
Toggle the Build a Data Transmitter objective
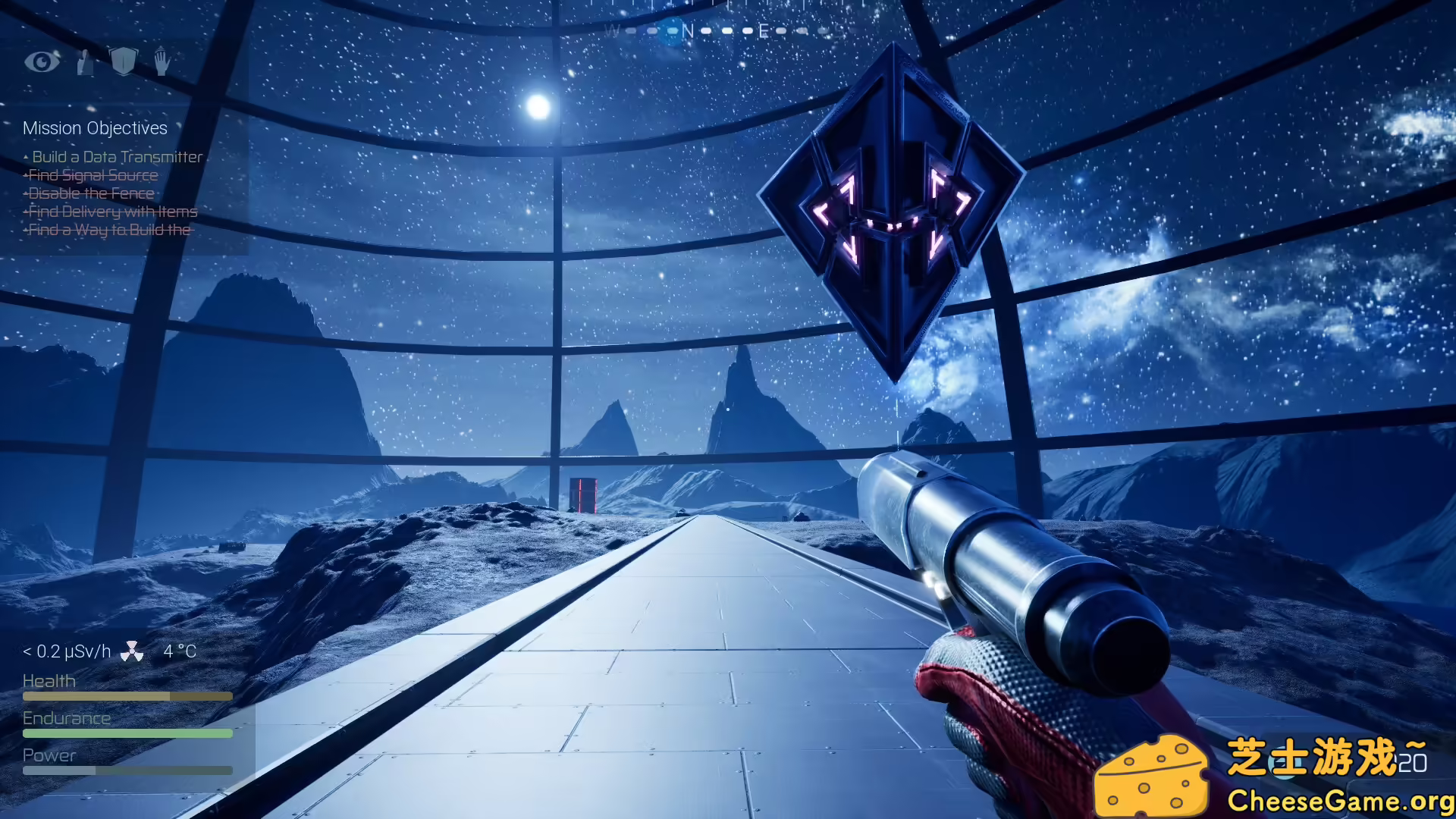pos(117,157)
